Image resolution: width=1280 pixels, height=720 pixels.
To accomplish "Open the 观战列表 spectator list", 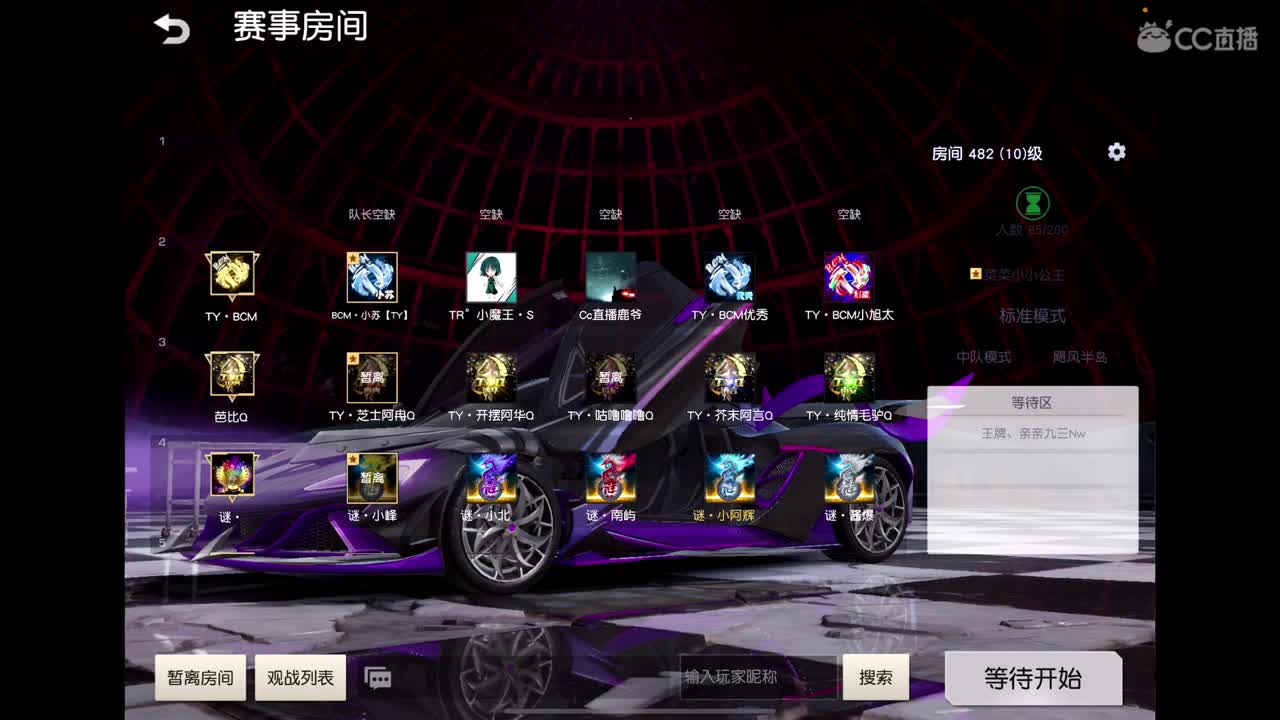I will pyautogui.click(x=300, y=677).
